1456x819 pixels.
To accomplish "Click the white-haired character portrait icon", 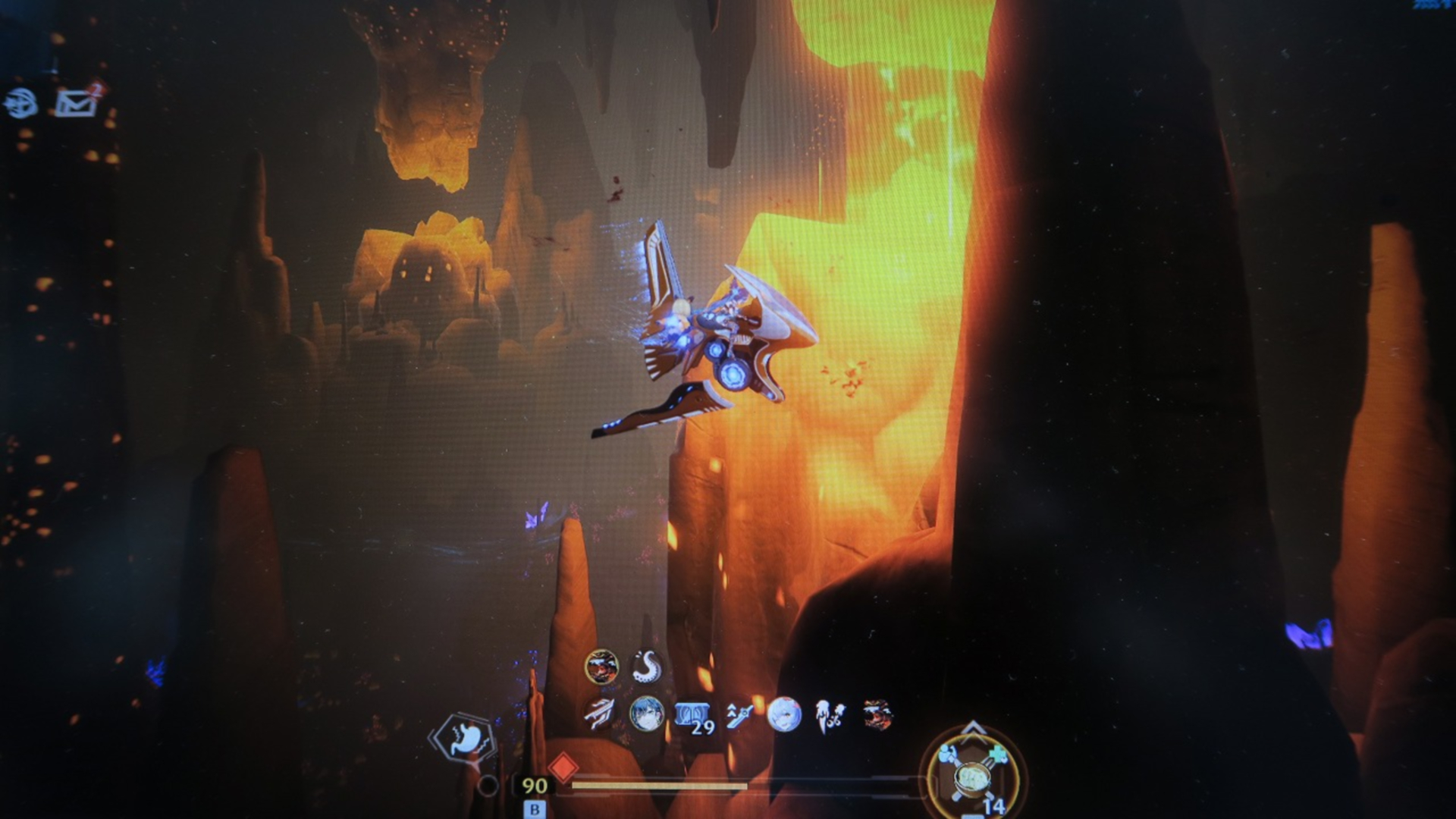I will [784, 714].
